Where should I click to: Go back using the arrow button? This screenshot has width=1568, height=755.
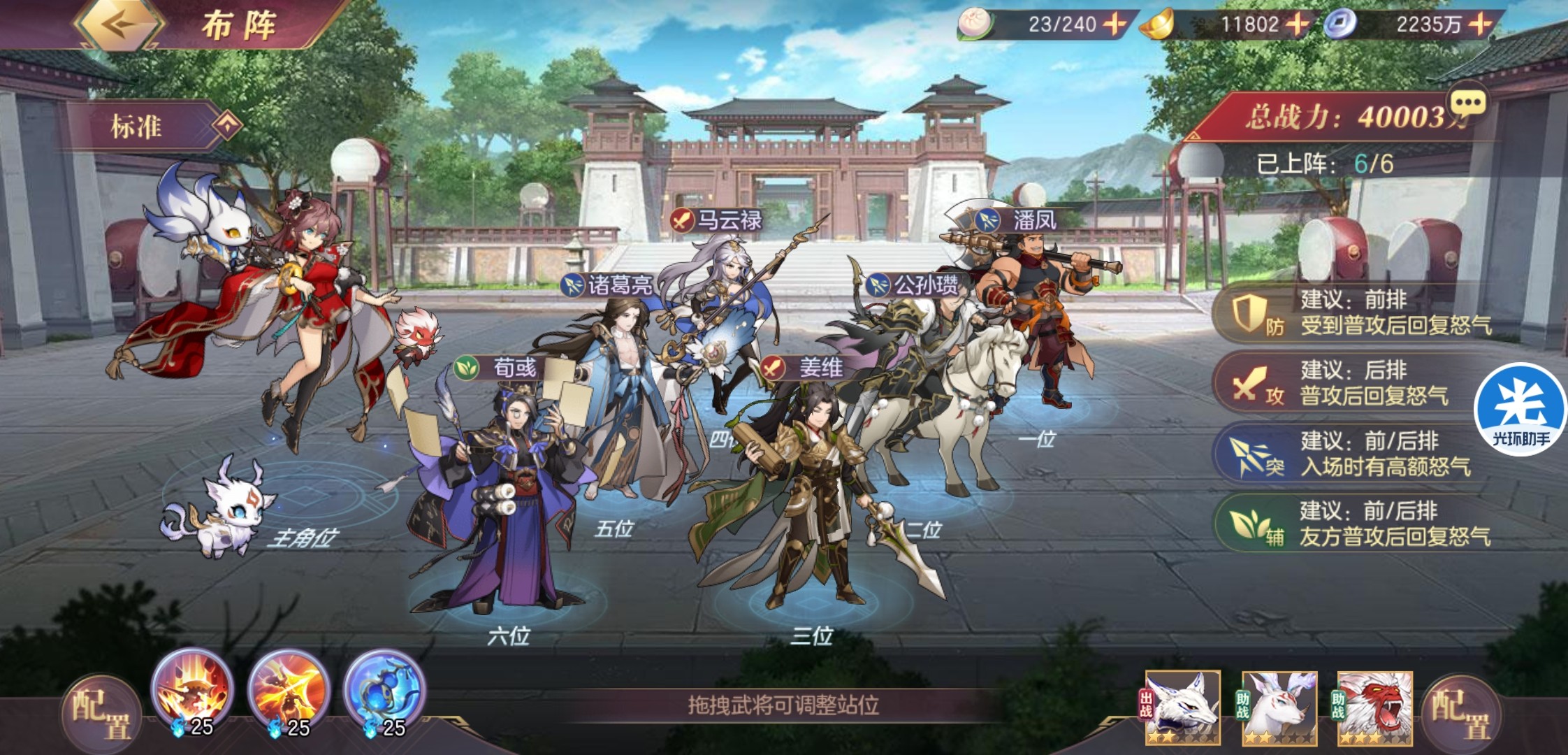point(119,24)
